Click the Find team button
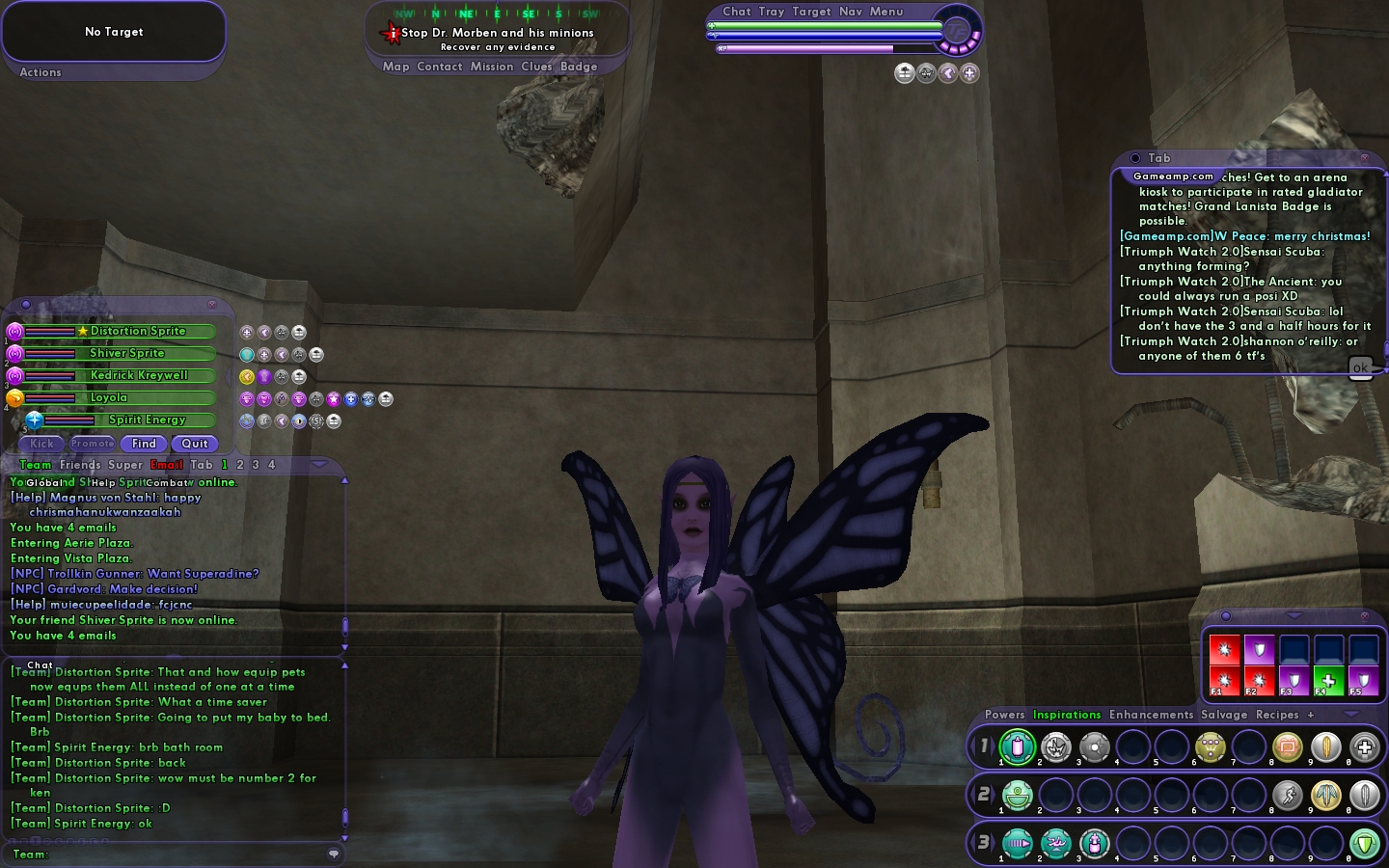 (x=144, y=444)
